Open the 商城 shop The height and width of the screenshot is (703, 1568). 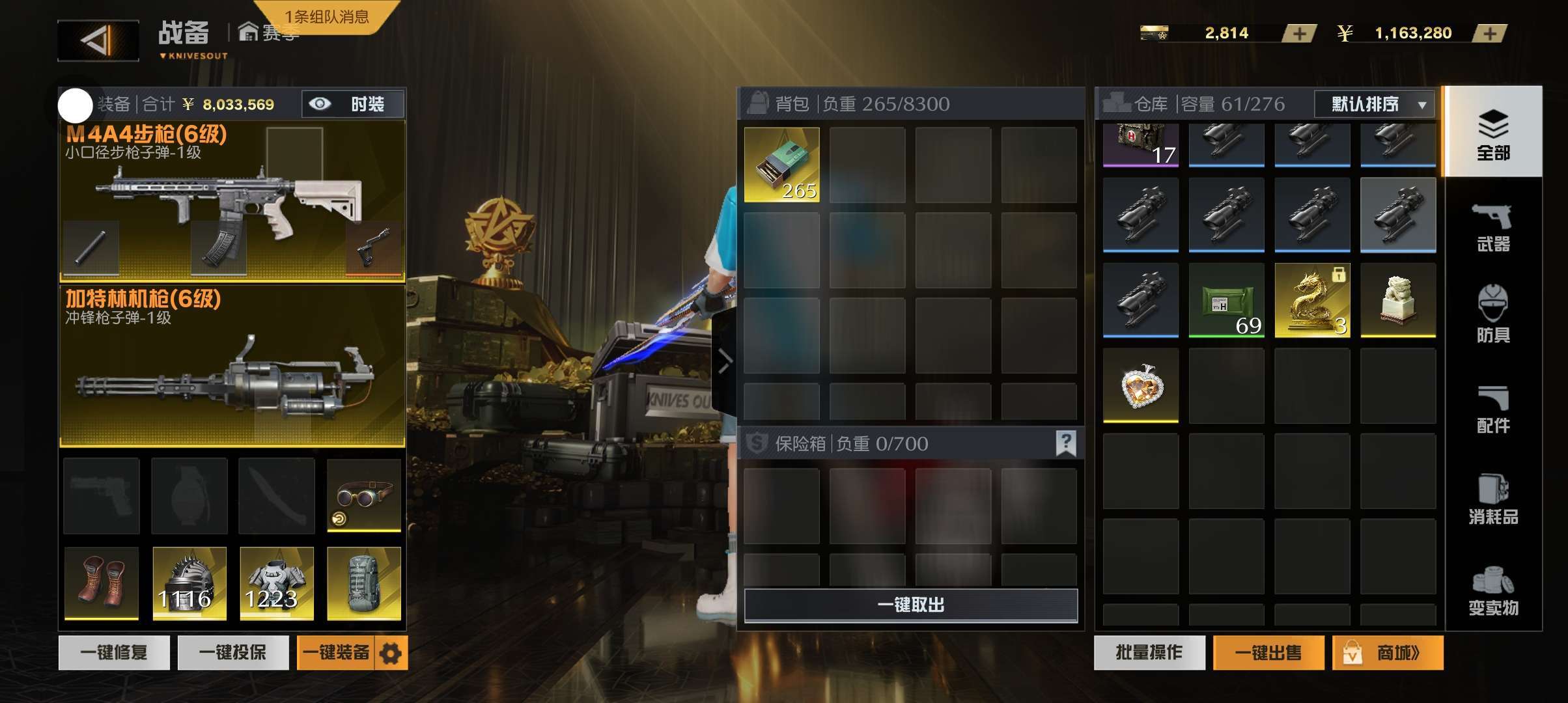point(1388,652)
